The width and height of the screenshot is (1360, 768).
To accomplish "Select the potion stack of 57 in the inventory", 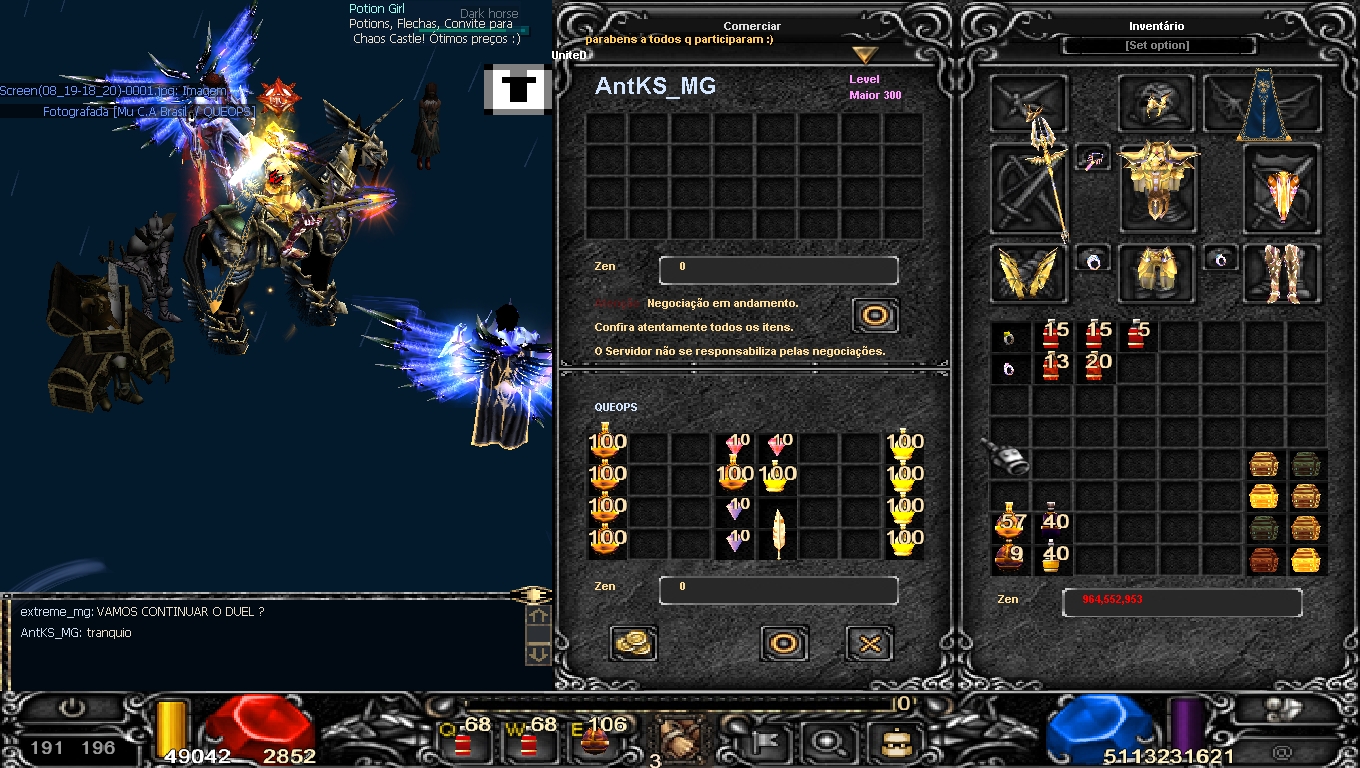I will coord(1009,521).
